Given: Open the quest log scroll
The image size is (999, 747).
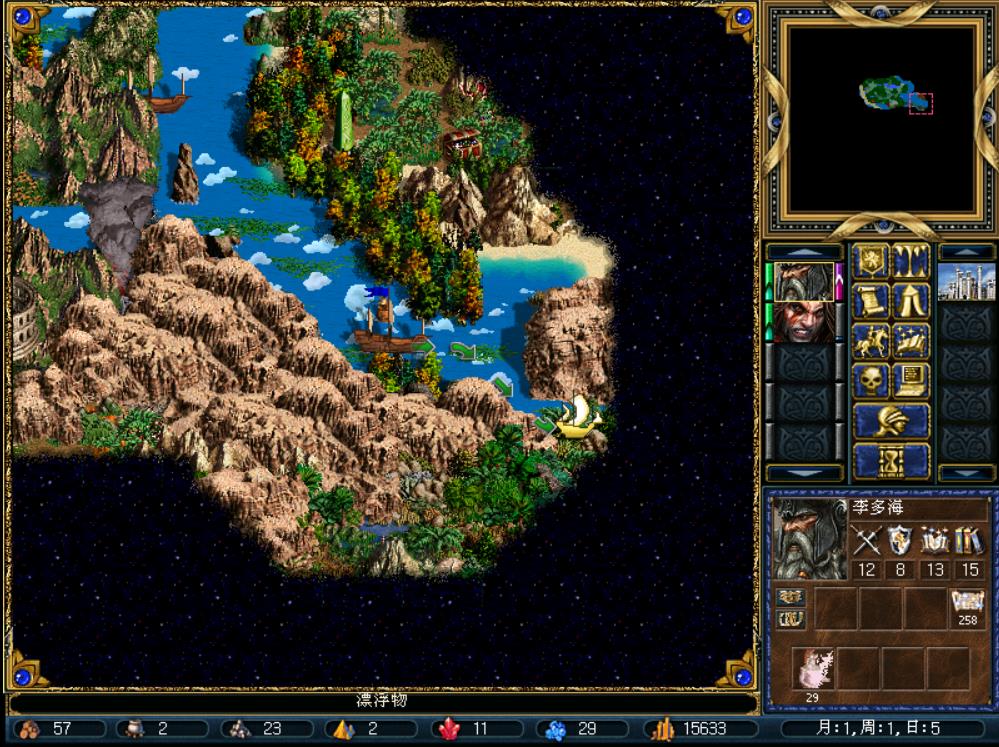Looking at the screenshot, I should tap(870, 301).
